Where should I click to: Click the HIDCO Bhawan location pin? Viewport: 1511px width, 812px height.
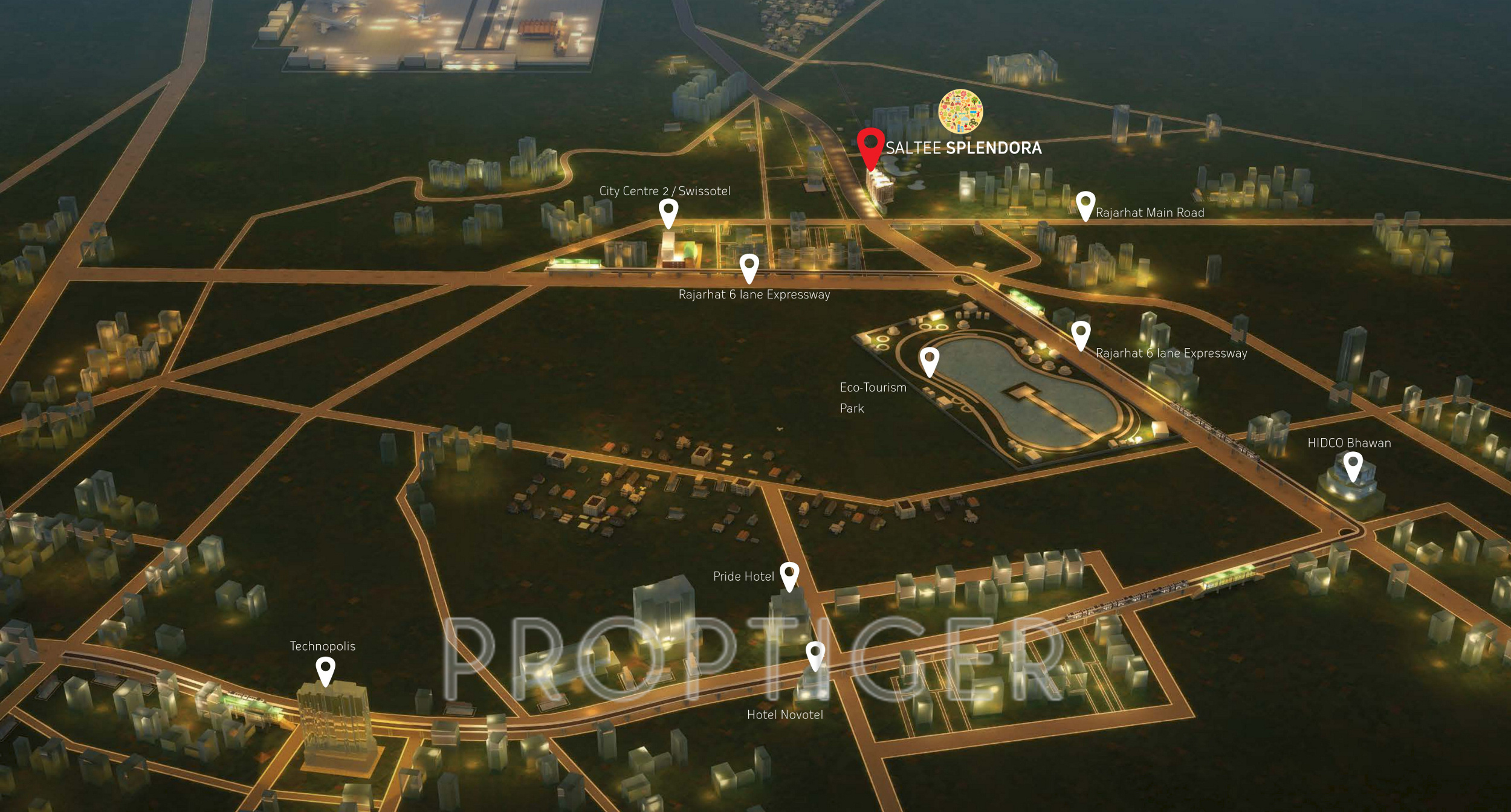coord(1353,466)
